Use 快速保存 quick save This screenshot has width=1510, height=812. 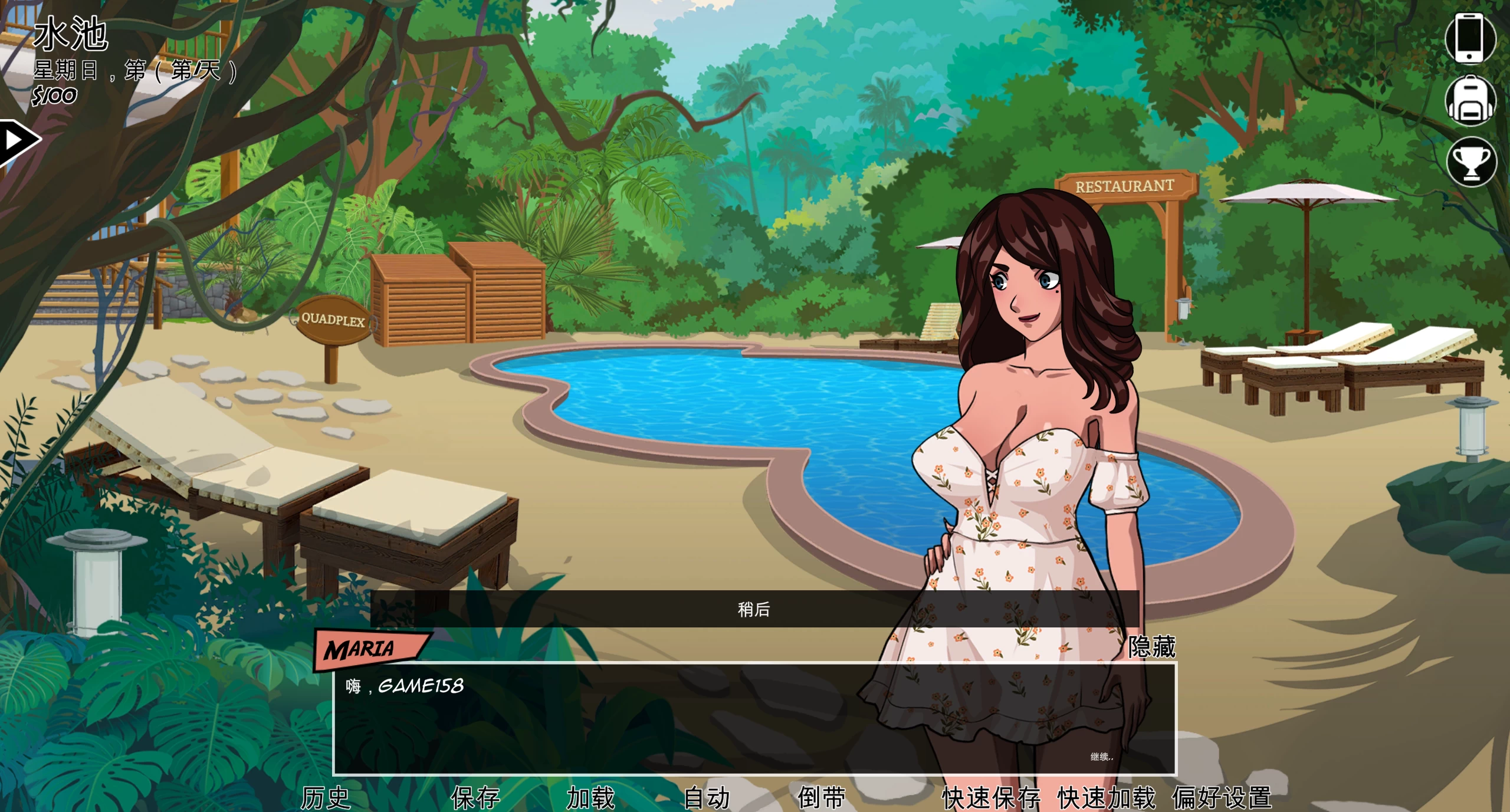pos(991,798)
